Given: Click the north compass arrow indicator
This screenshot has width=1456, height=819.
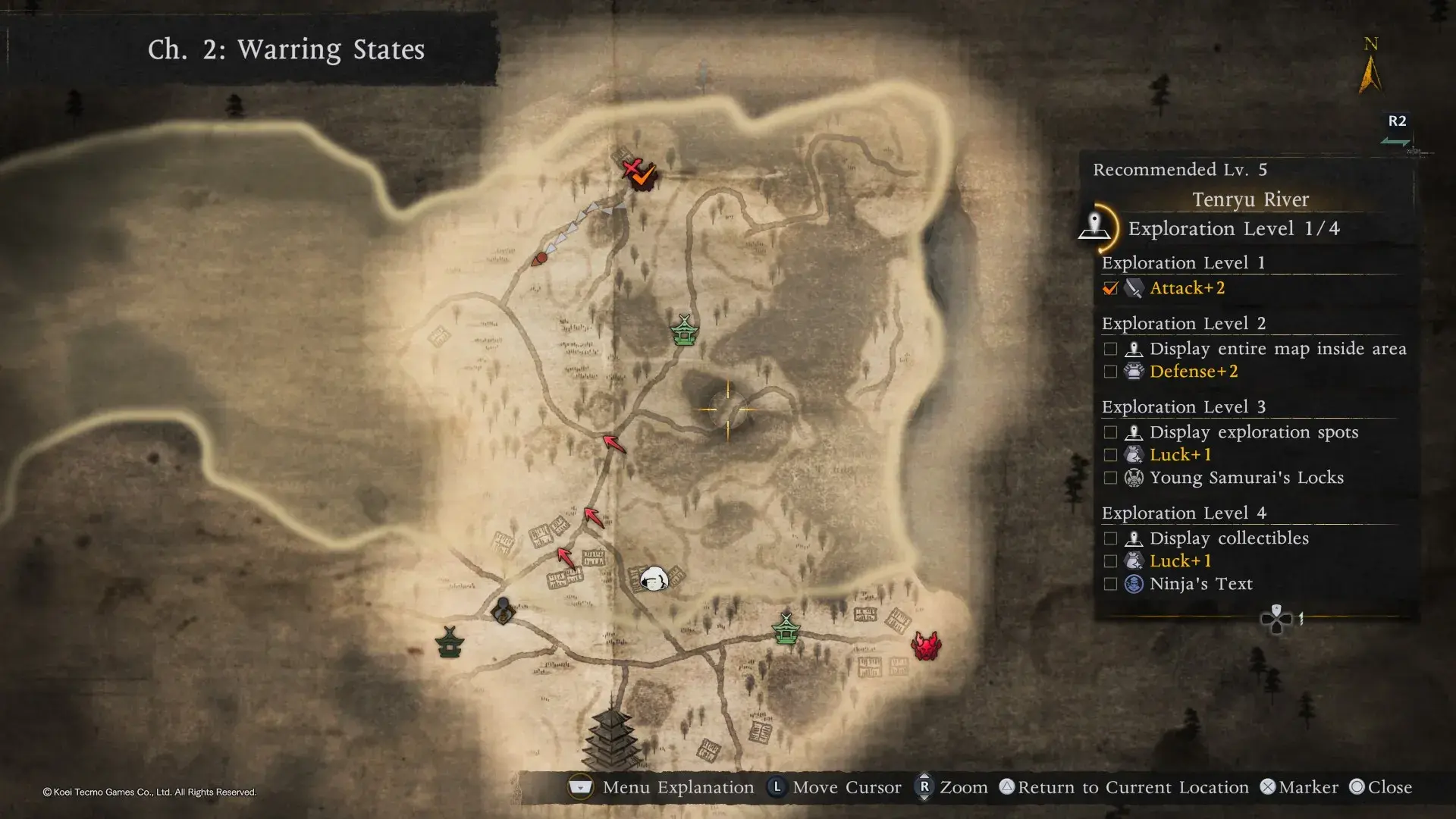Looking at the screenshot, I should point(1370,74).
